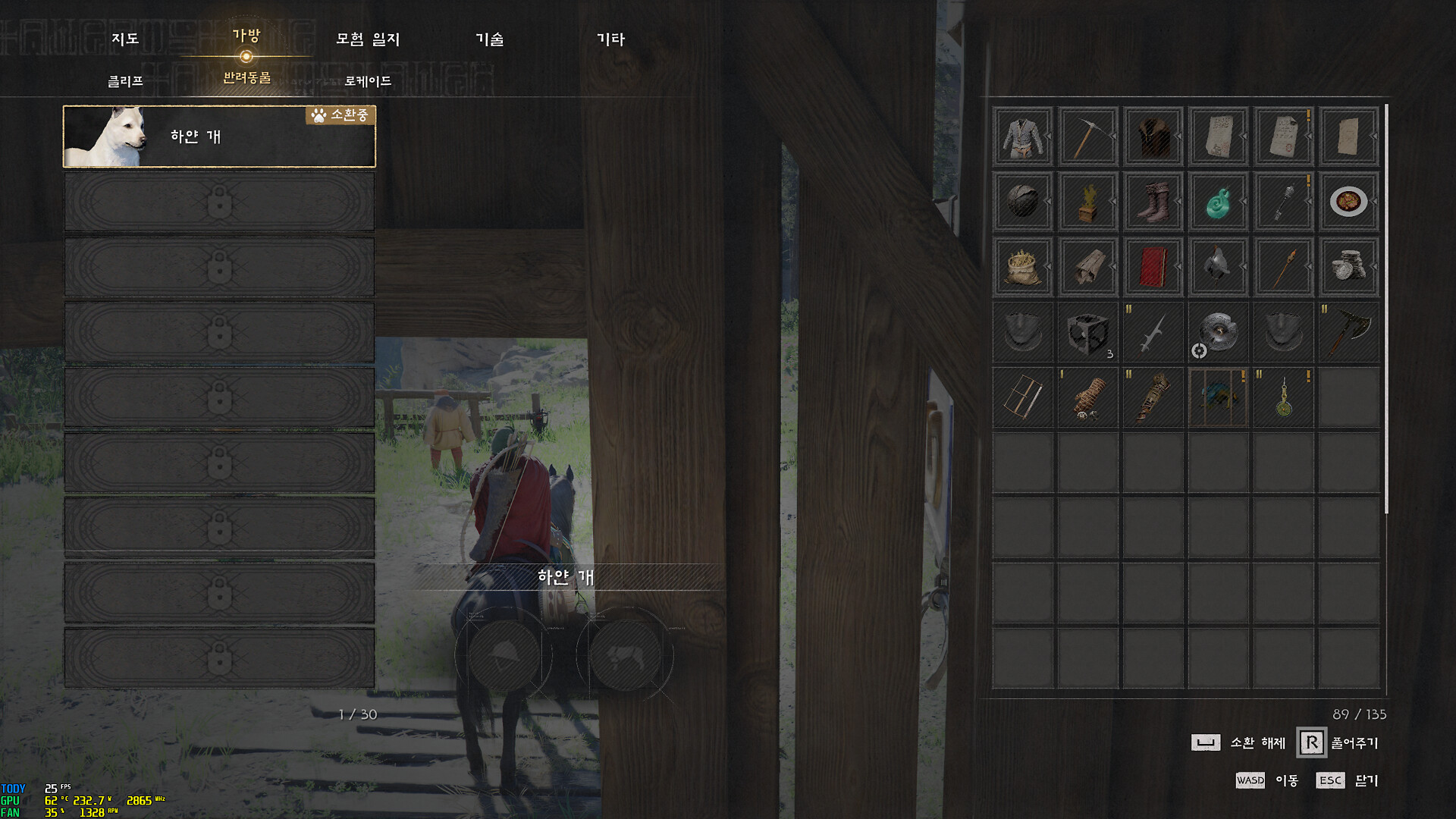Click the pet helmet equipment slot
Screen dimensions: 1456x819
(504, 655)
